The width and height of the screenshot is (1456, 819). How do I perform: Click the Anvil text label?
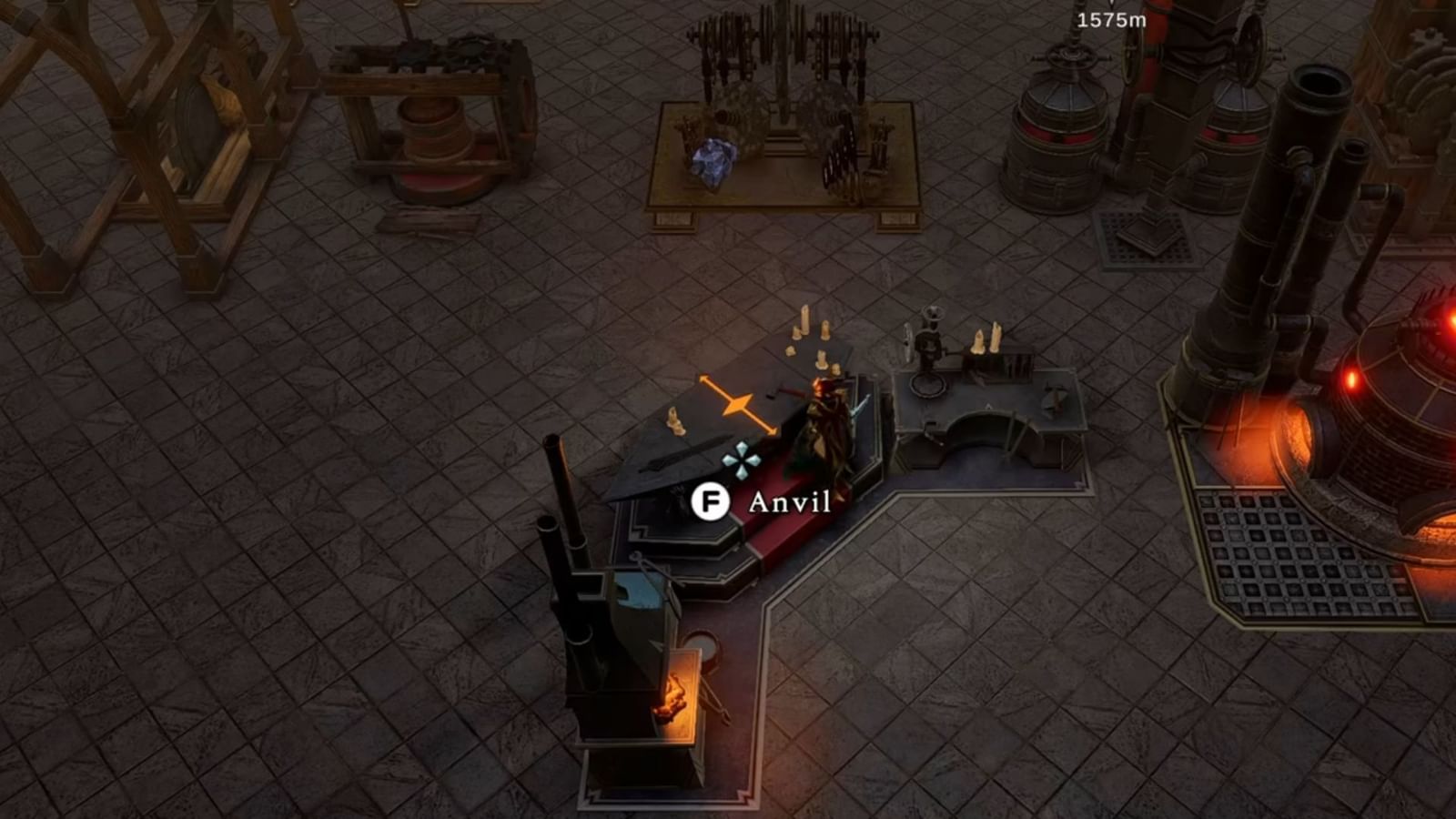point(788,500)
